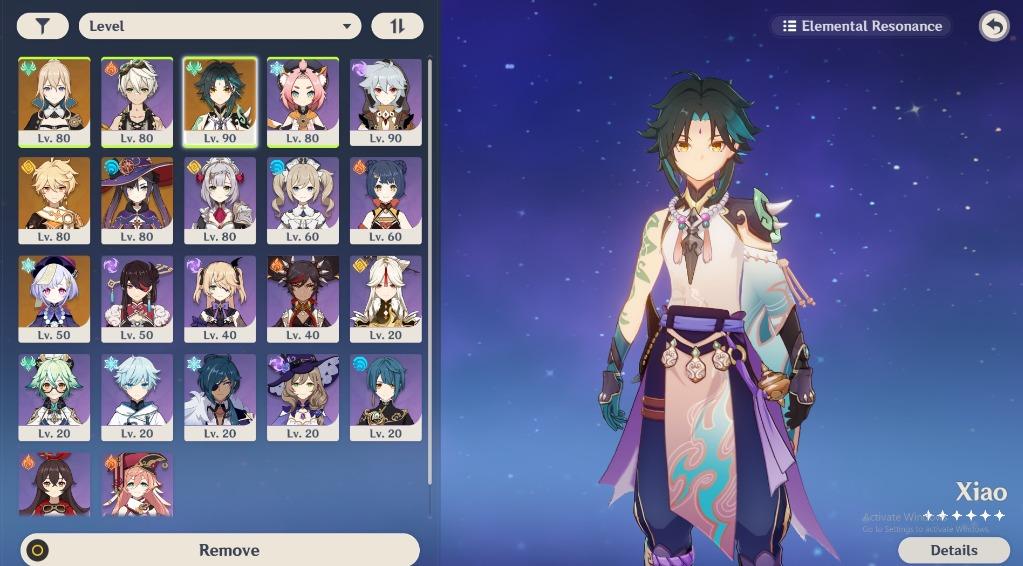Select Noelle's character portrait
This screenshot has width=1023, height=566.
pos(220,200)
